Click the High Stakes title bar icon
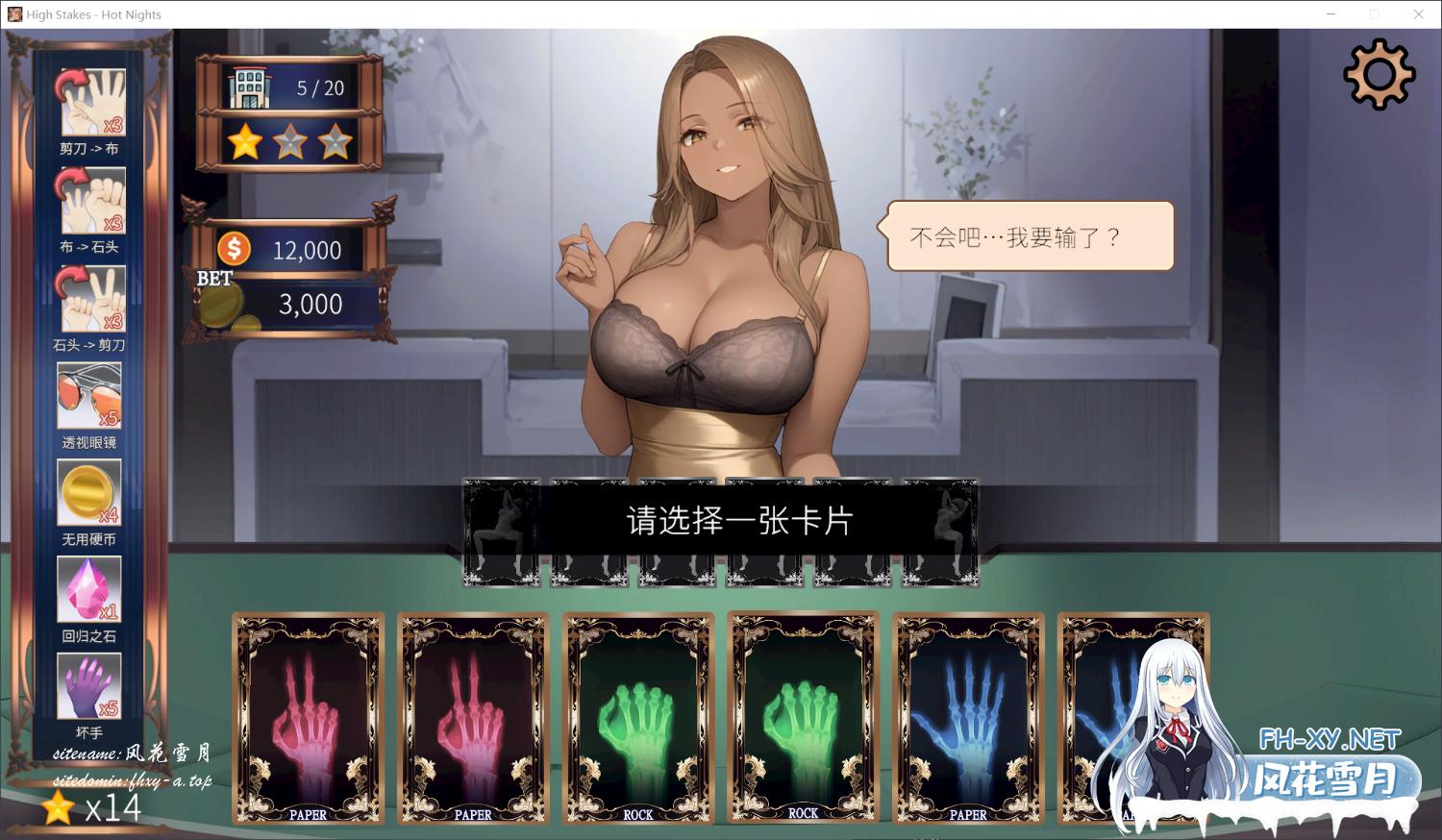1442x840 pixels. tap(13, 14)
